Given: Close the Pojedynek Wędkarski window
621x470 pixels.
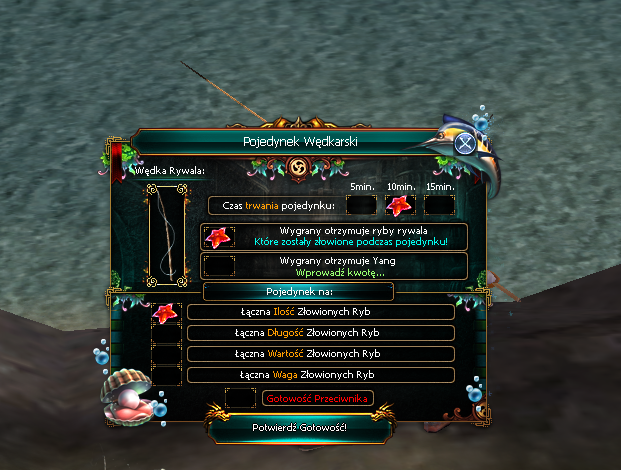Looking at the screenshot, I should [x=464, y=143].
